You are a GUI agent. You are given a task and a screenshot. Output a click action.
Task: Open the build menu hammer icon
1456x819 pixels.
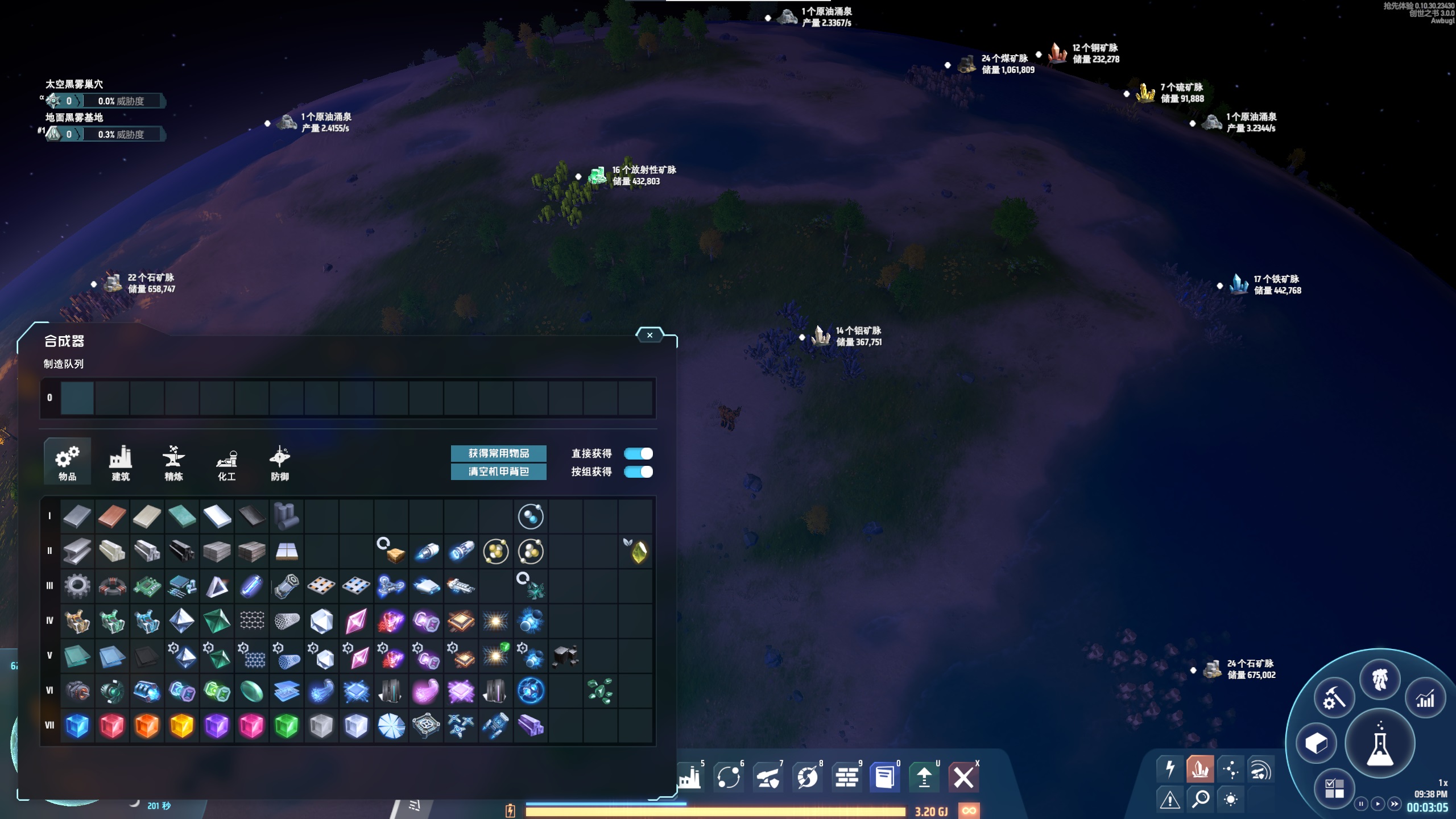point(1333,698)
